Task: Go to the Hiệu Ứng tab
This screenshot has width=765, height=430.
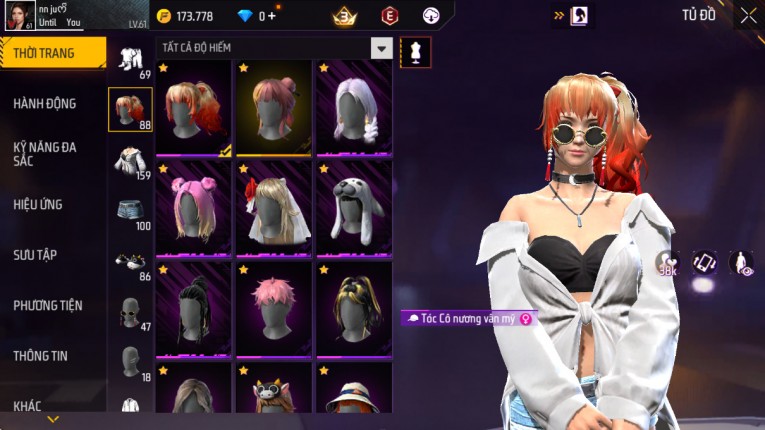Action: pos(38,204)
